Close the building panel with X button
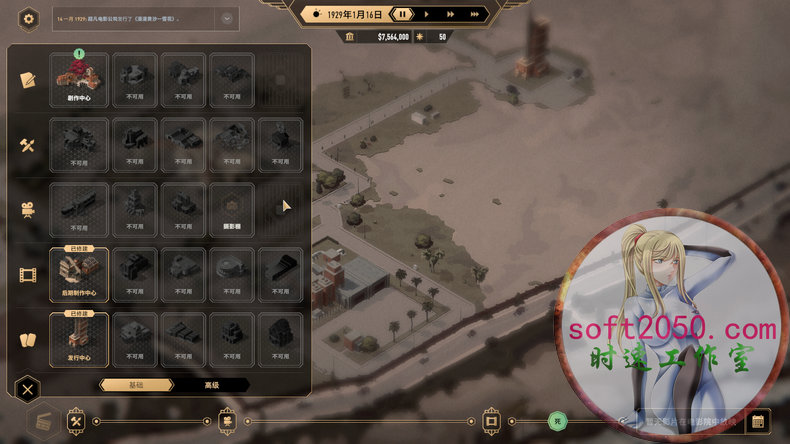The image size is (790, 444). point(29,389)
